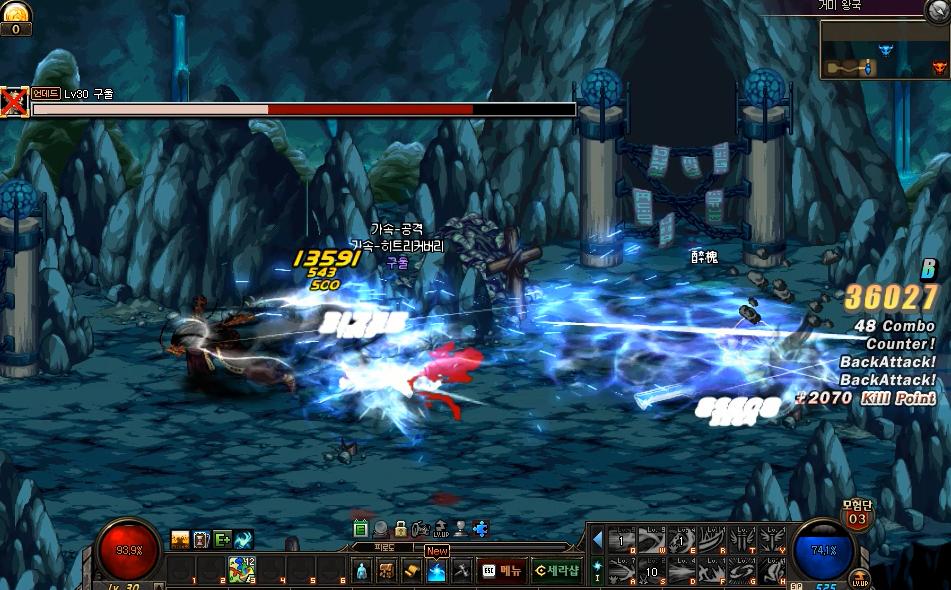
Task: Open the 세라샵 cash shop
Action: tap(557, 571)
